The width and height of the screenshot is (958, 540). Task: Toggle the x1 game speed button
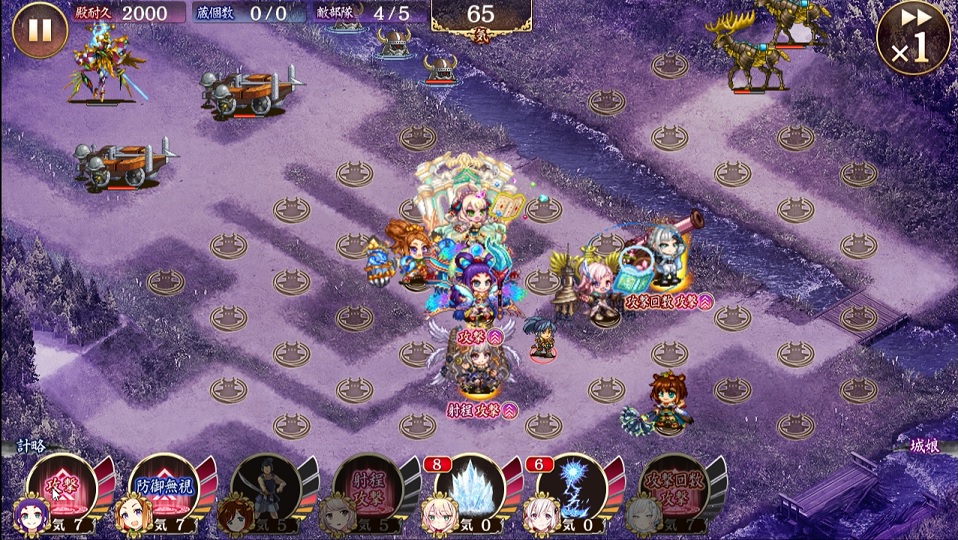[912, 40]
